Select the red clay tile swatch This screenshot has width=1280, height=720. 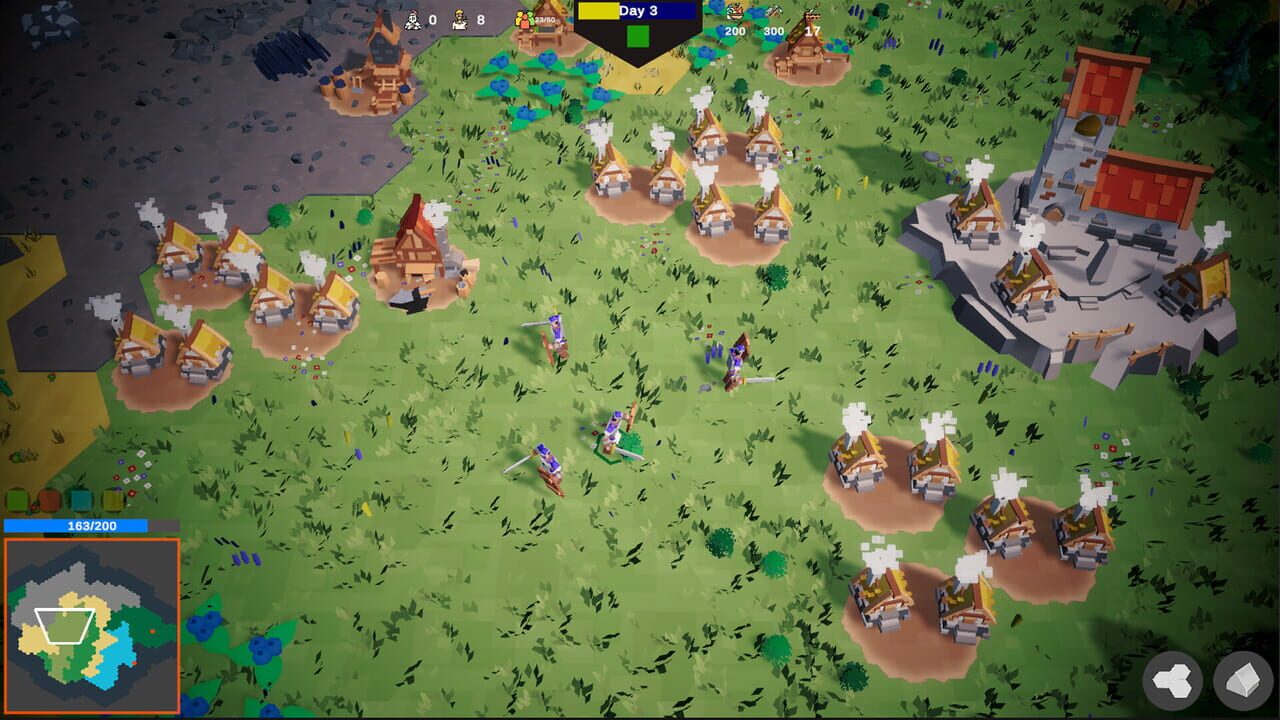(49, 500)
